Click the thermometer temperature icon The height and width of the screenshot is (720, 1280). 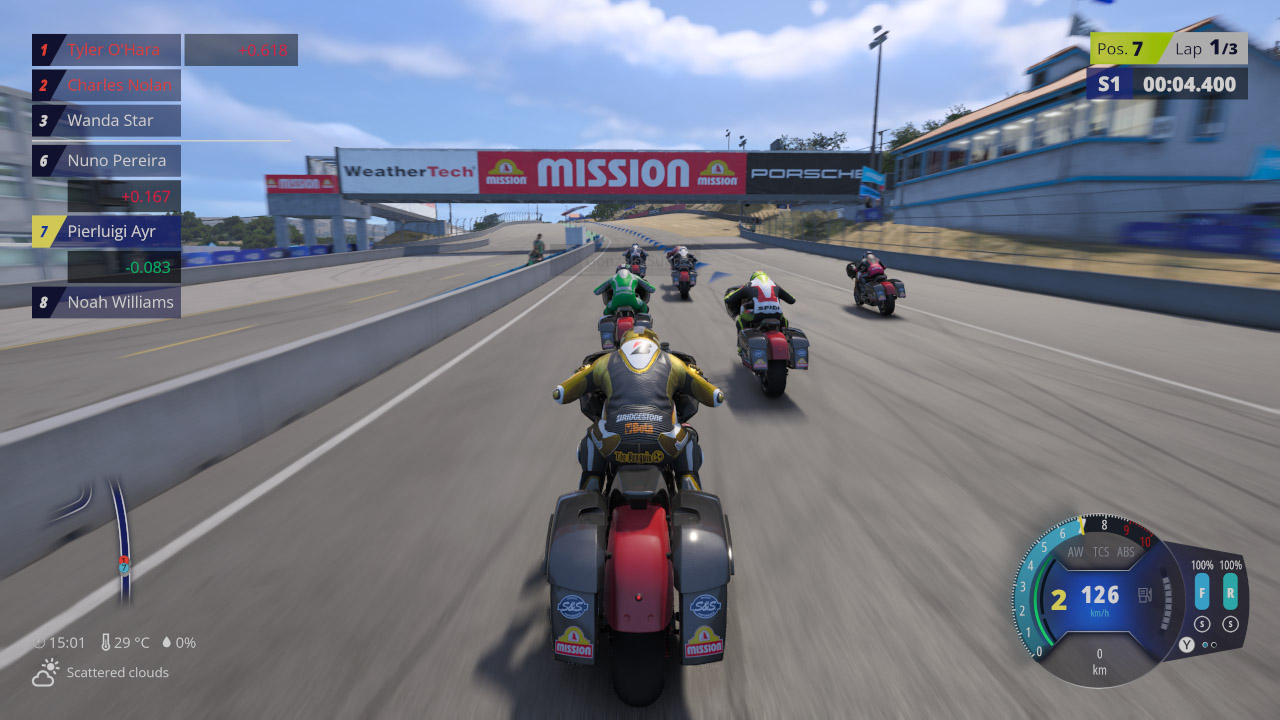(x=106, y=642)
